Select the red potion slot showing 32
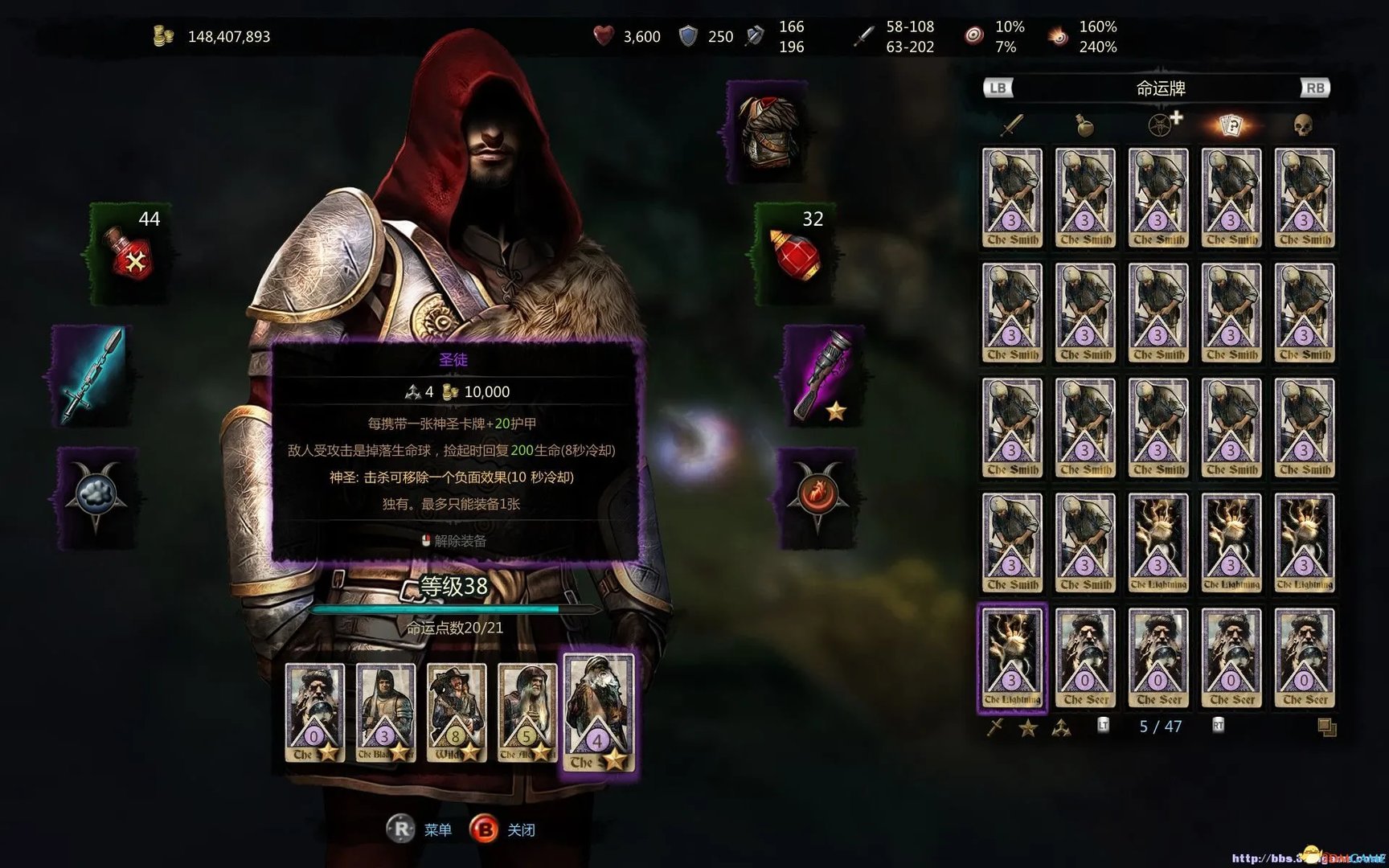 [x=794, y=253]
